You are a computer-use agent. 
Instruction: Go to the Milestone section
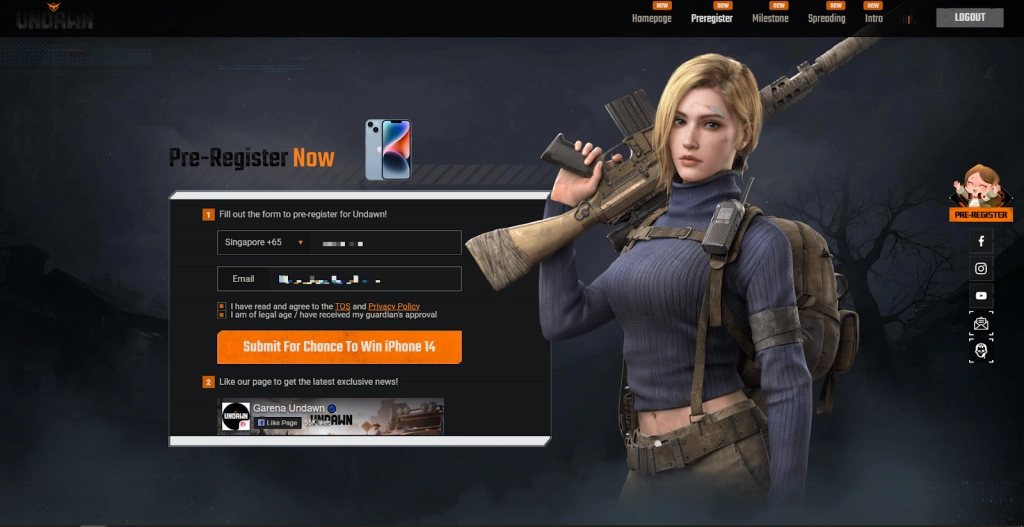(x=770, y=18)
